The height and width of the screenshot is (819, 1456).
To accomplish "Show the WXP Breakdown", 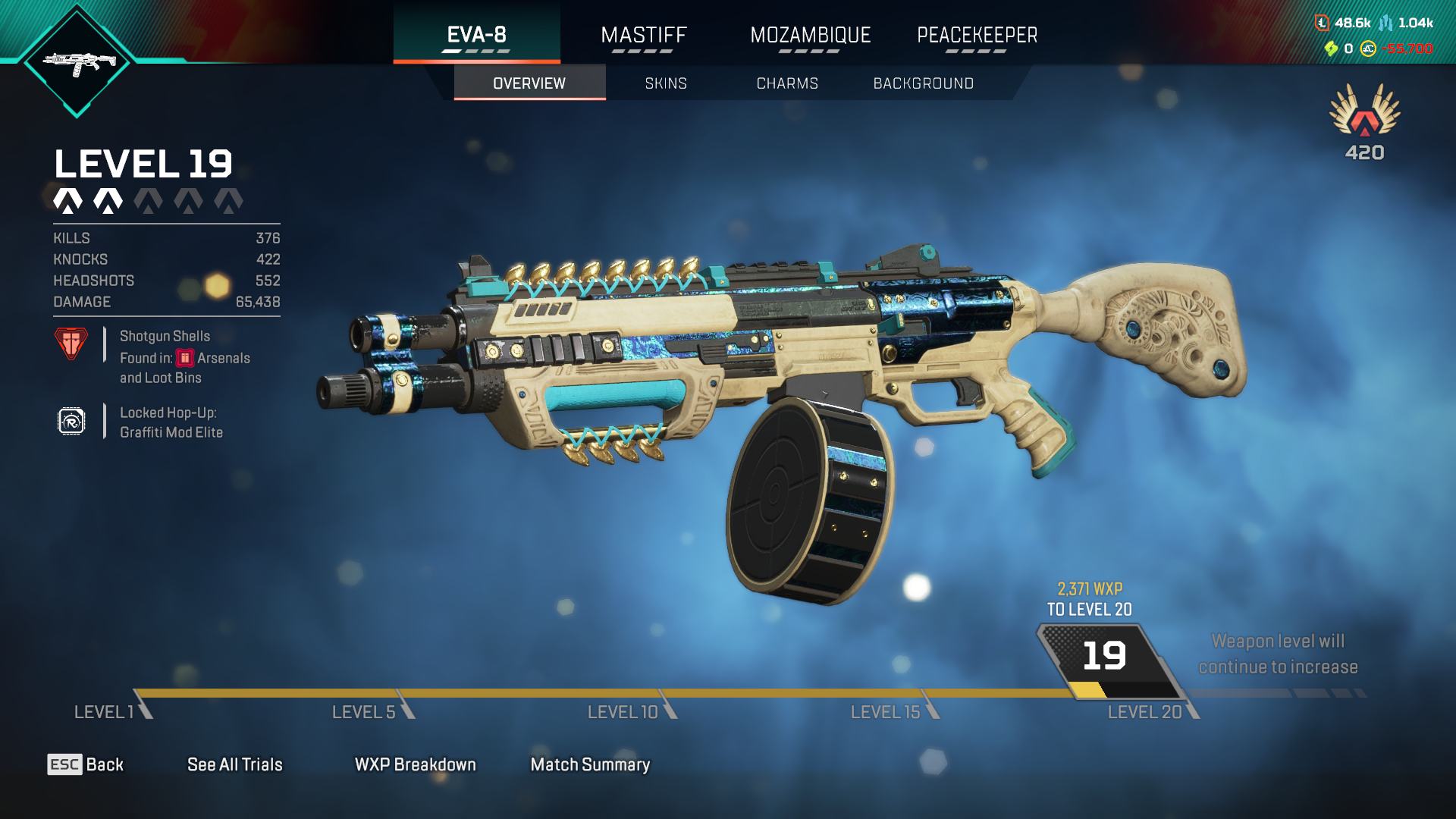I will click(415, 764).
